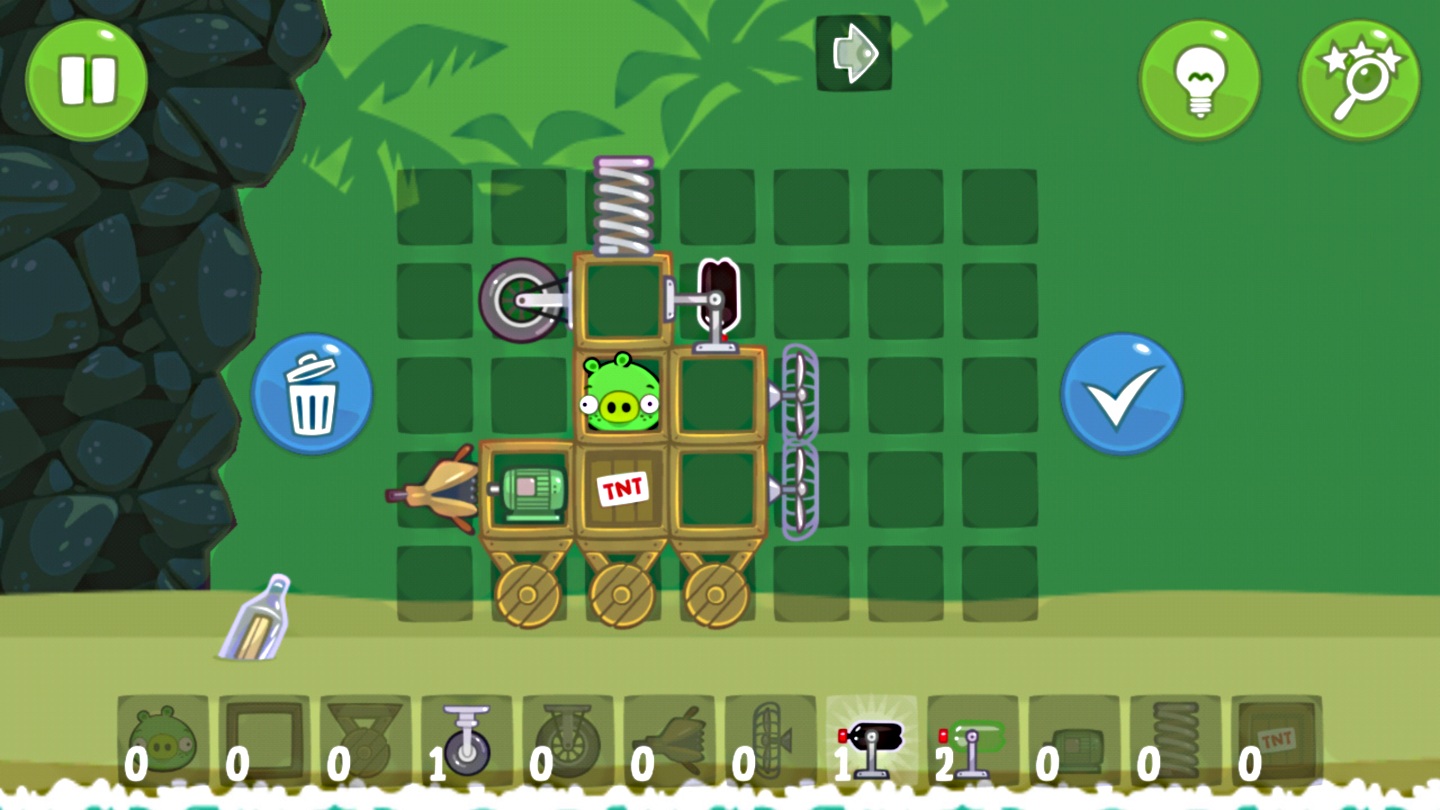Select the pig slot in the parts tray

click(x=163, y=741)
